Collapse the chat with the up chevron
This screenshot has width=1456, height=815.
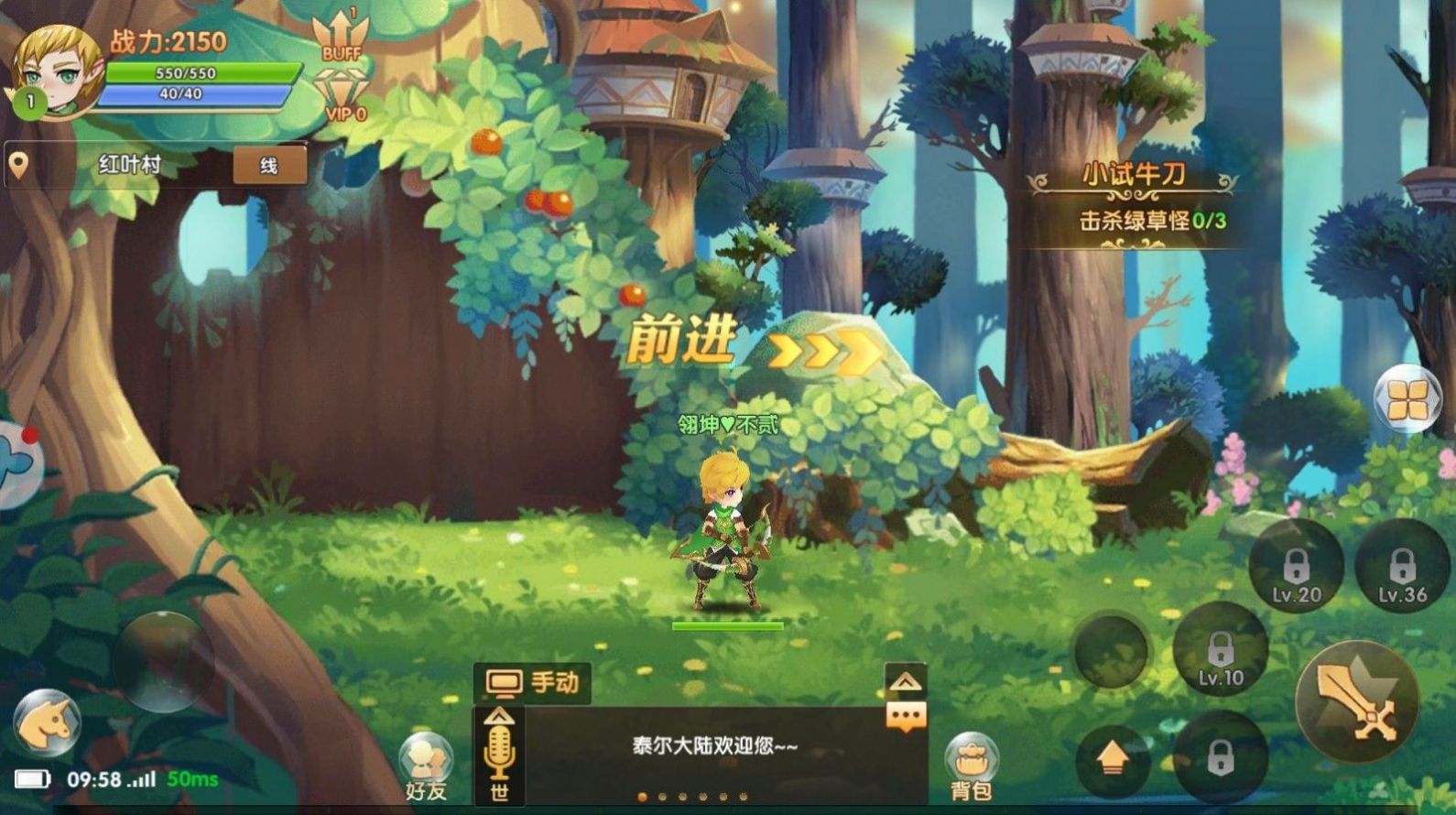coord(905,681)
